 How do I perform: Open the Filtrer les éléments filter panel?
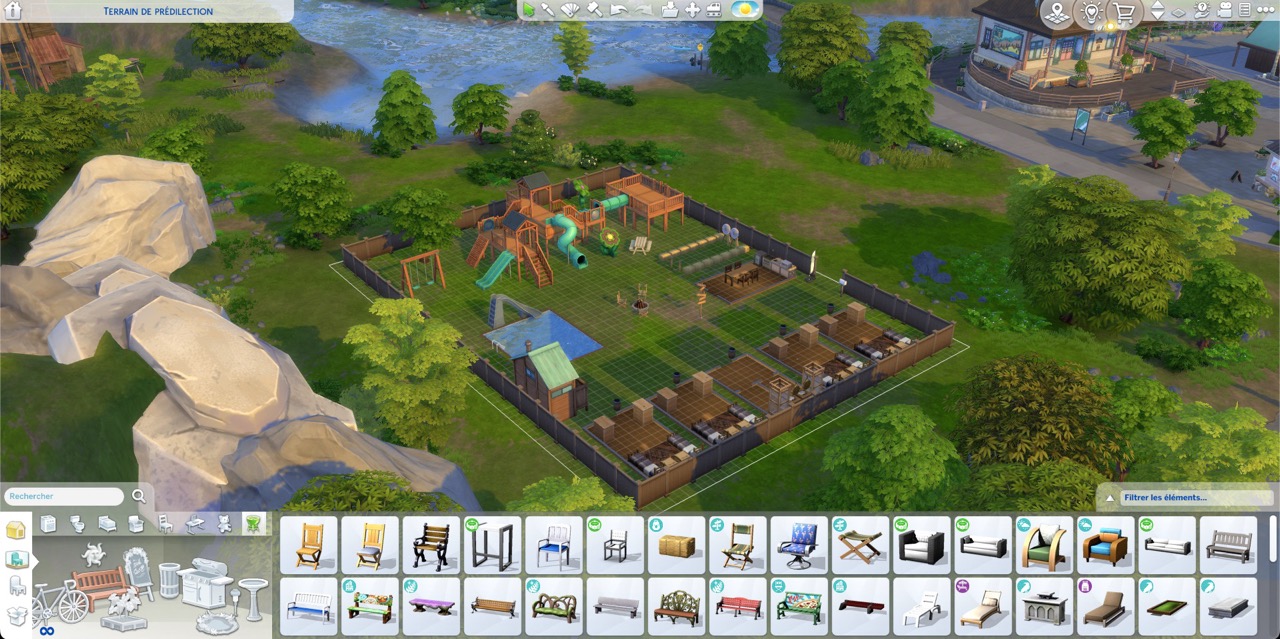coord(1185,497)
